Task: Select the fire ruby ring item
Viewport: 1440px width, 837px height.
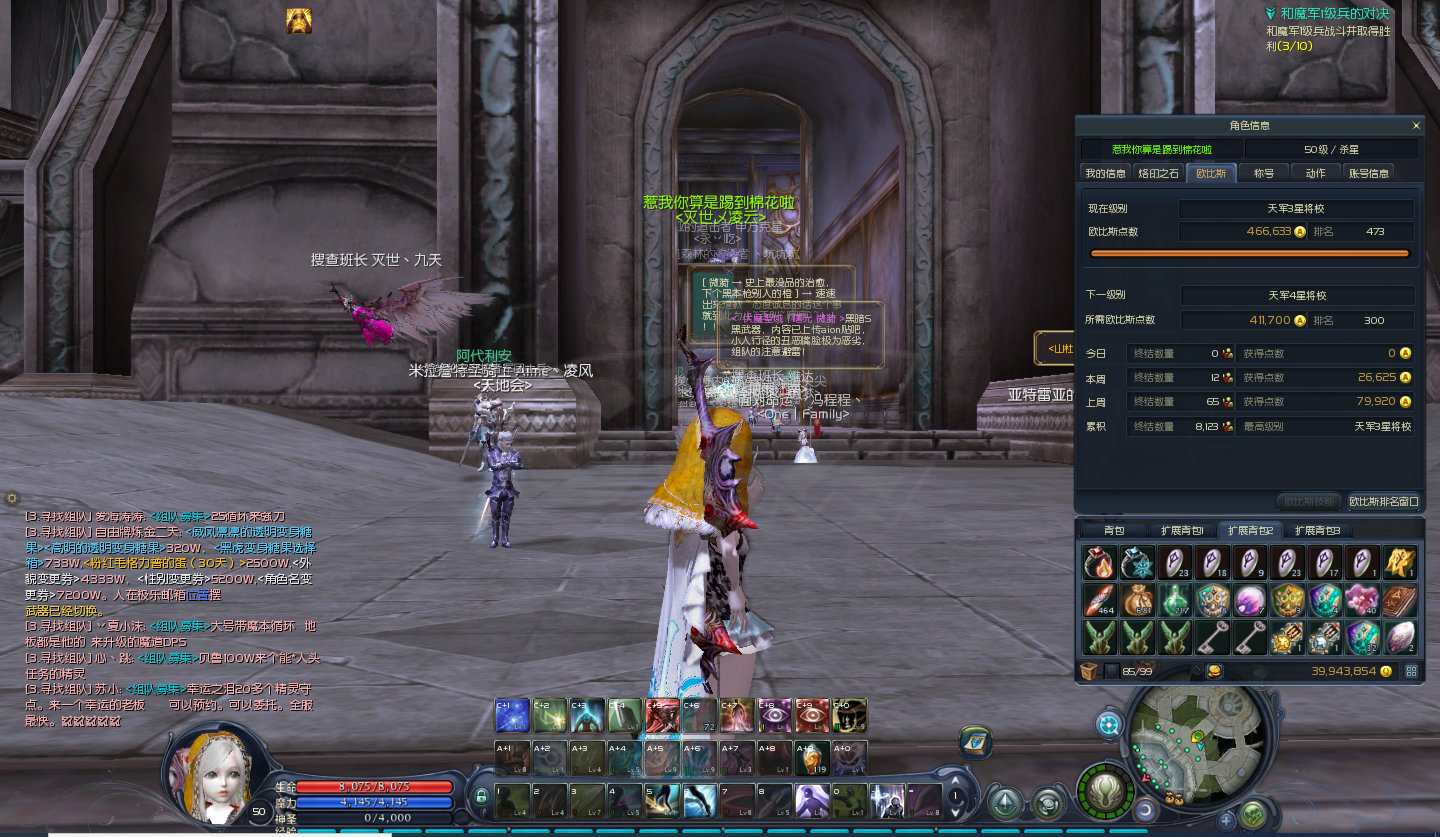Action: point(1099,563)
